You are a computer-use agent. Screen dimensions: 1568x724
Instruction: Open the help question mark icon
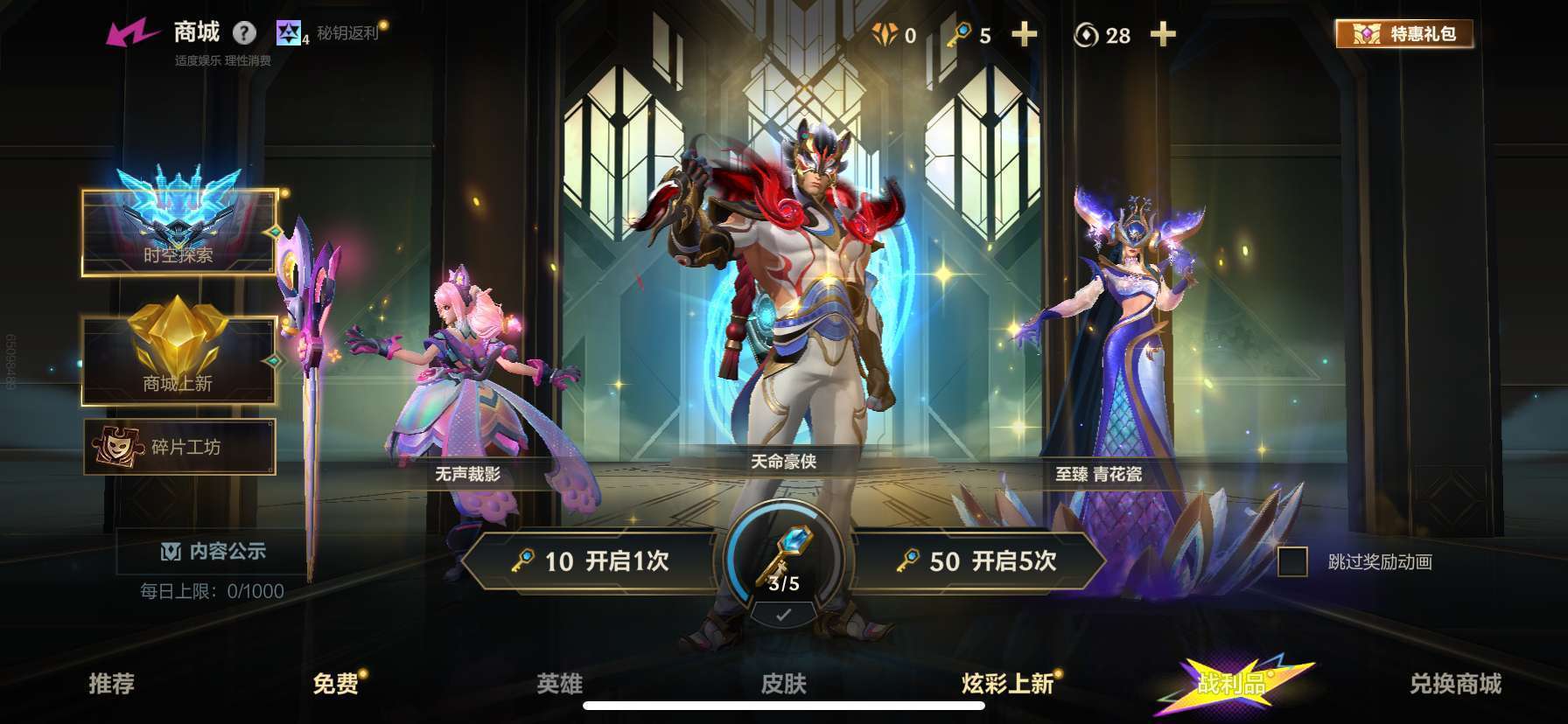coord(246,32)
